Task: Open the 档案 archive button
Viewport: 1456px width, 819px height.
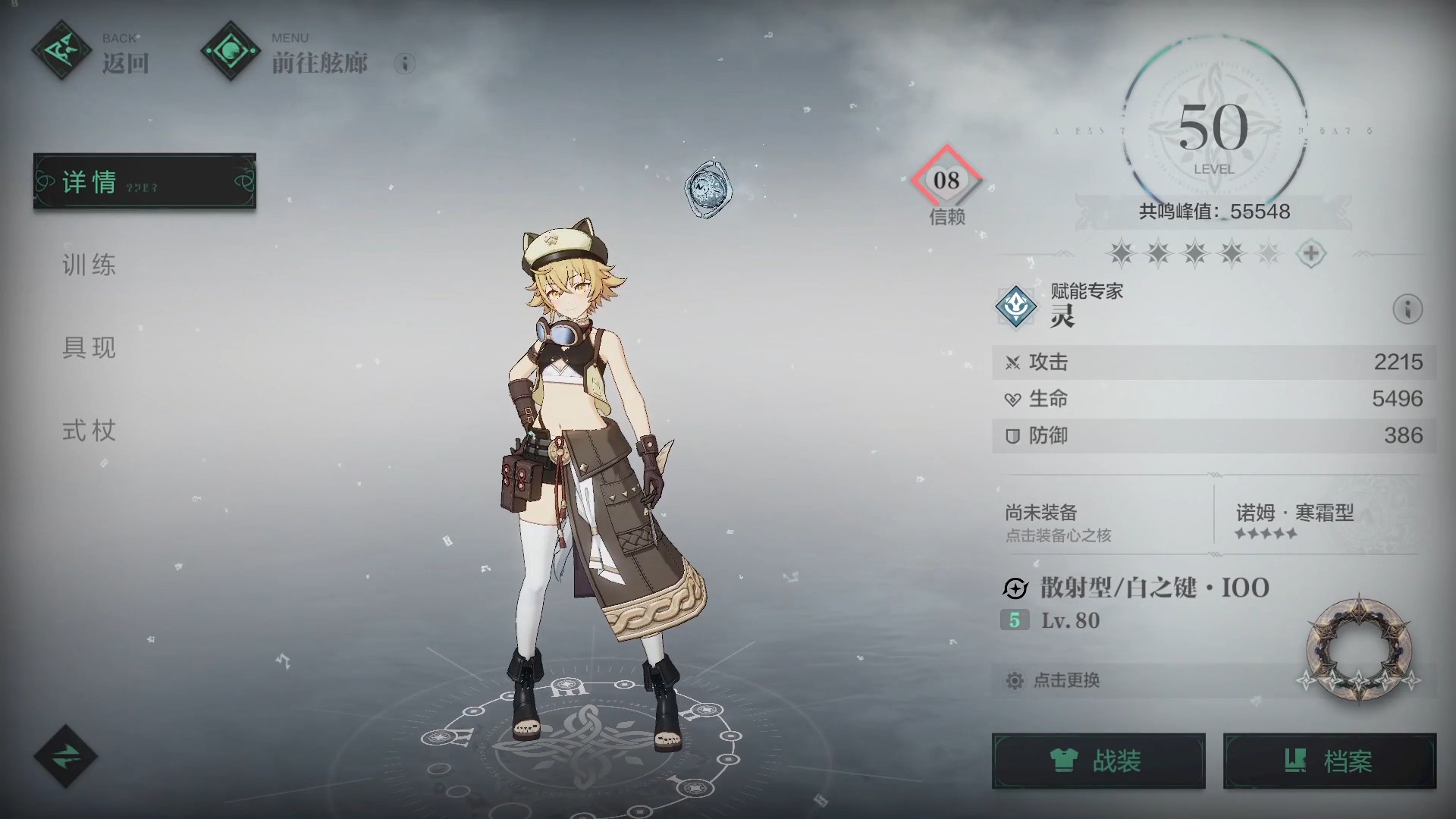Action: [x=1329, y=761]
